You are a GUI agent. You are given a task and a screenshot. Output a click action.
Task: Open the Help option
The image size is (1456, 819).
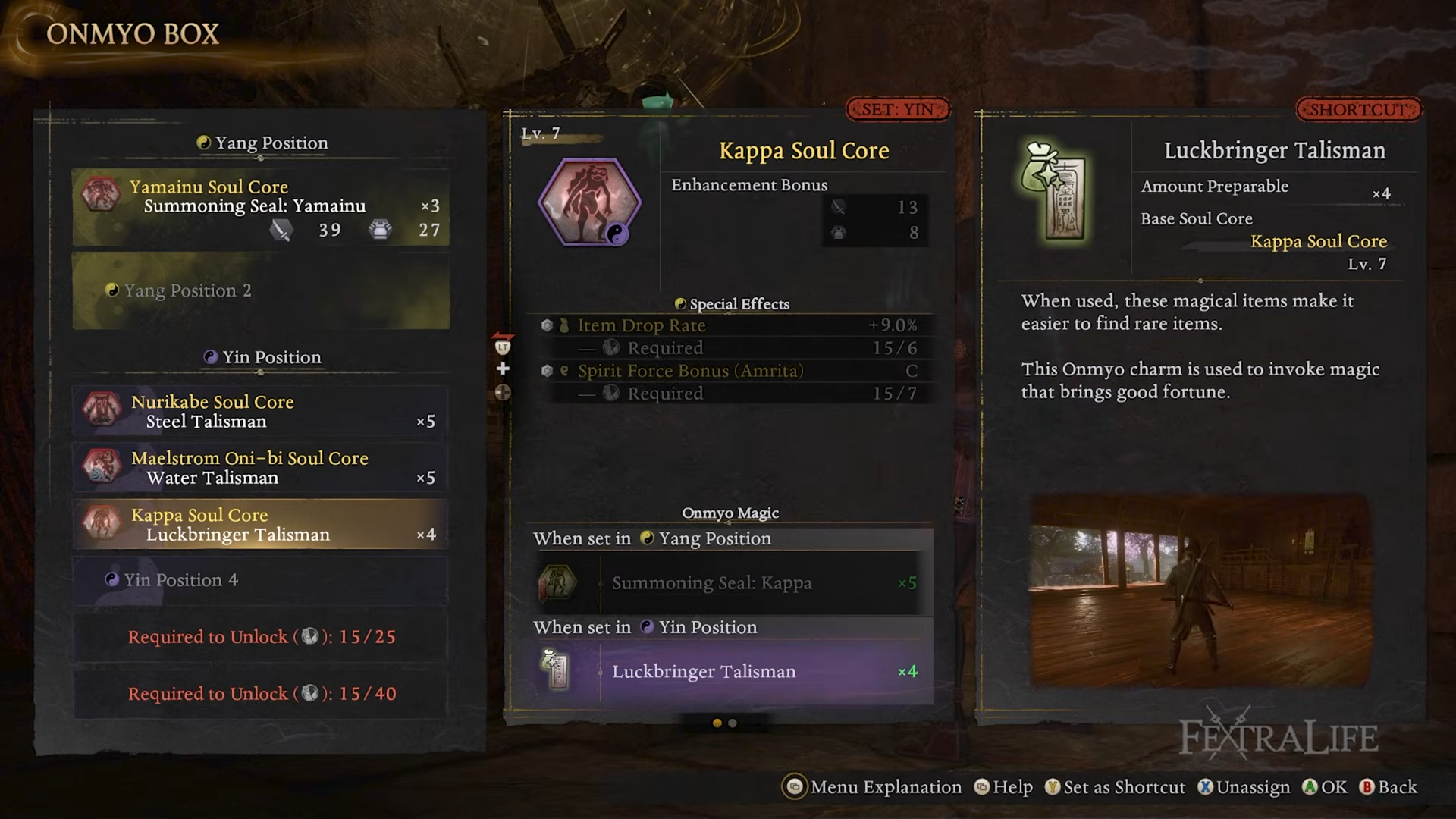pyautogui.click(x=1003, y=787)
